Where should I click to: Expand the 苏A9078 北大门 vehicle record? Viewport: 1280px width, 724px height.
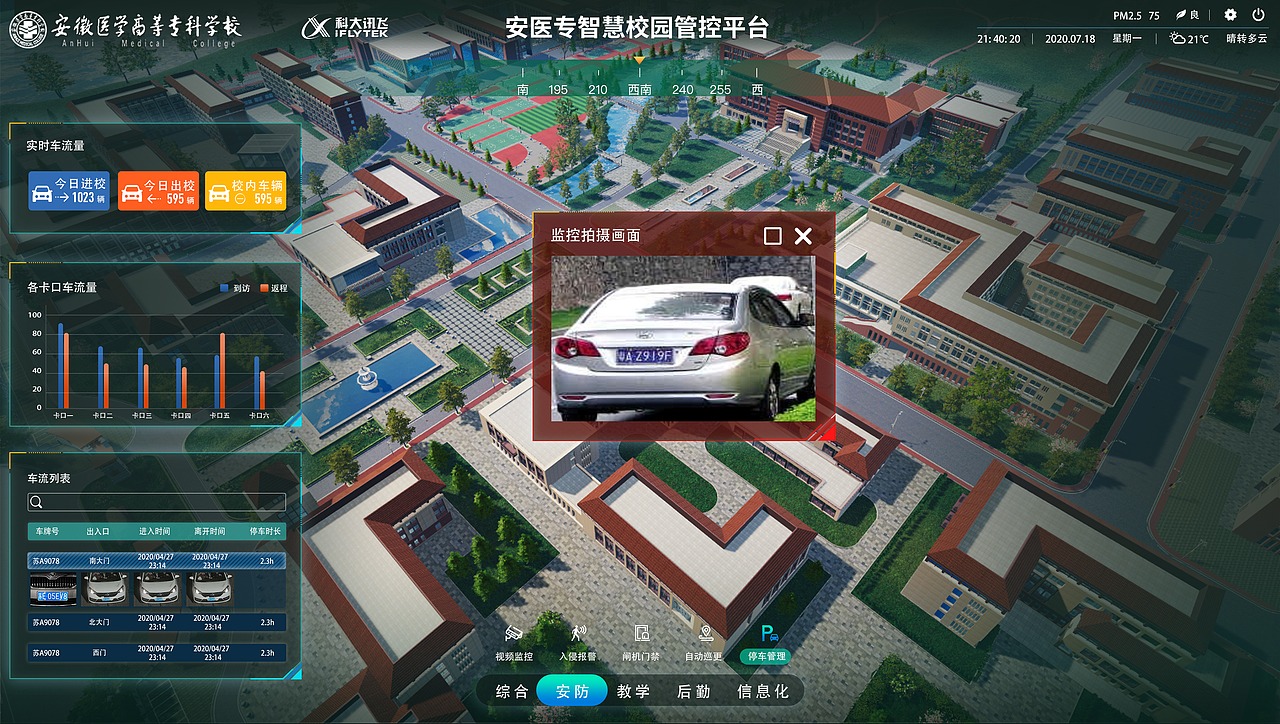tap(155, 622)
